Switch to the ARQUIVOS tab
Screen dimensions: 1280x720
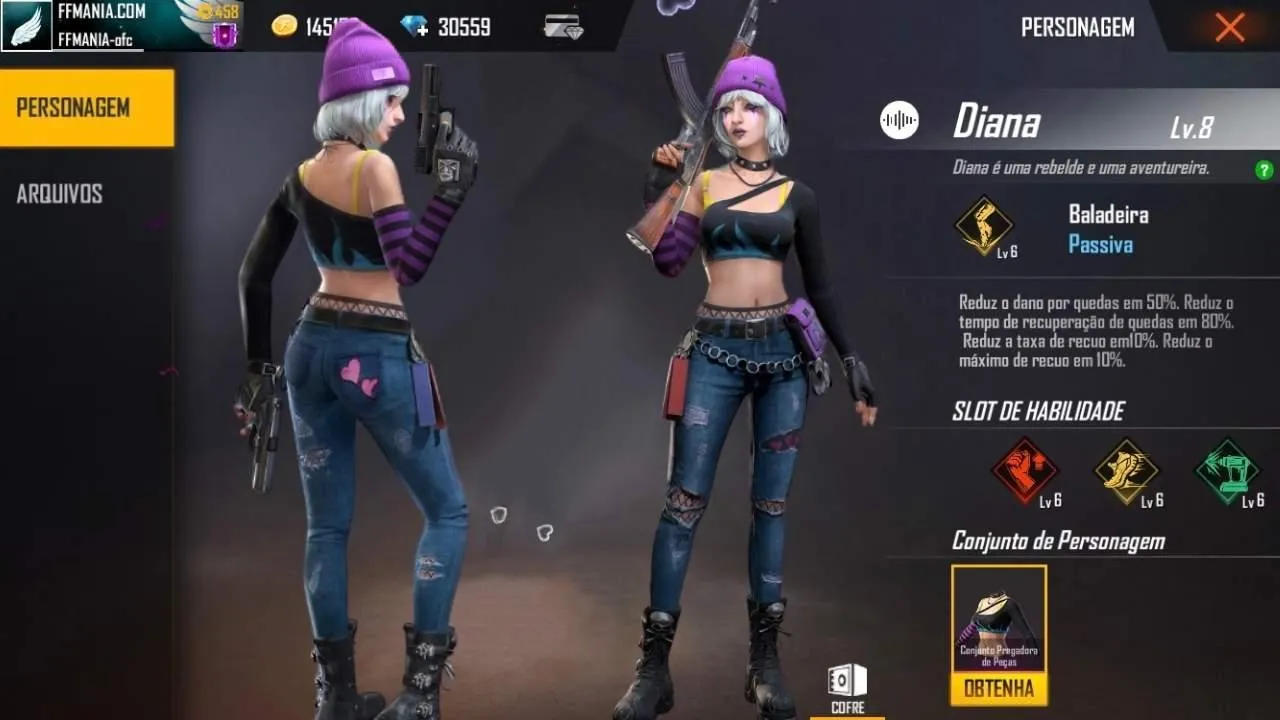[62, 193]
